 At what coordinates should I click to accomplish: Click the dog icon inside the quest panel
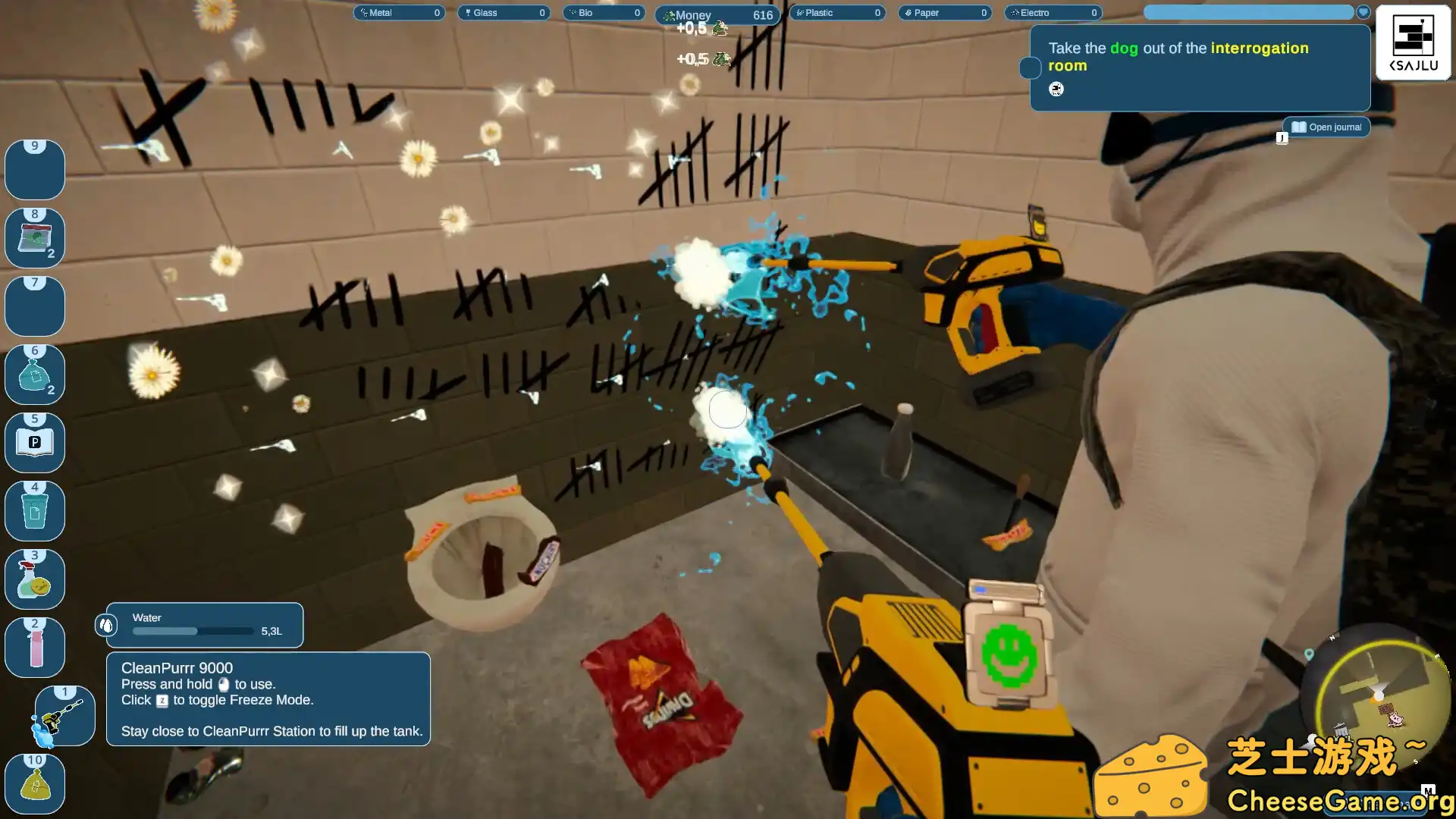click(x=1056, y=89)
